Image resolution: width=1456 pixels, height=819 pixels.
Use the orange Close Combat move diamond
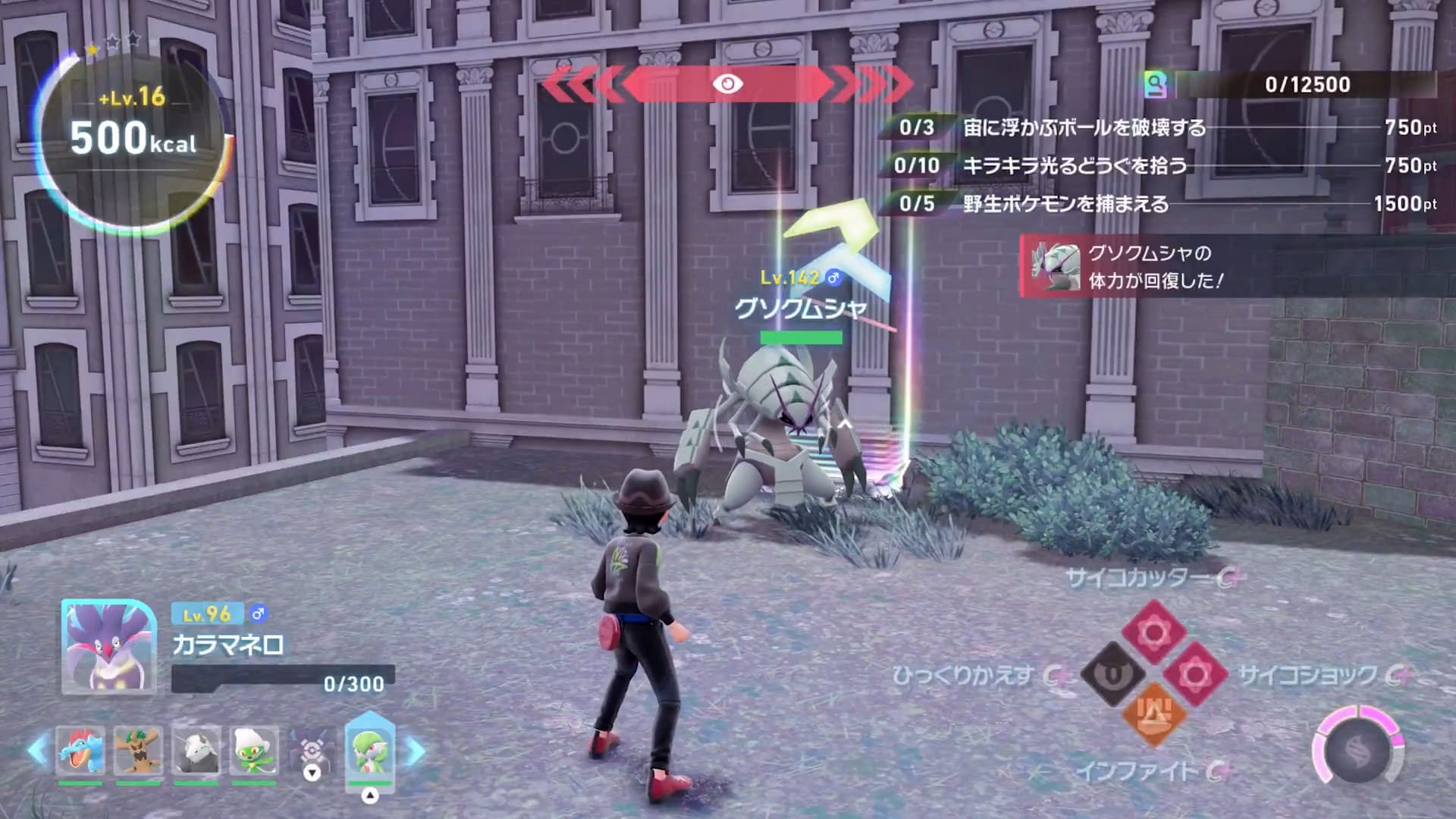(1153, 714)
